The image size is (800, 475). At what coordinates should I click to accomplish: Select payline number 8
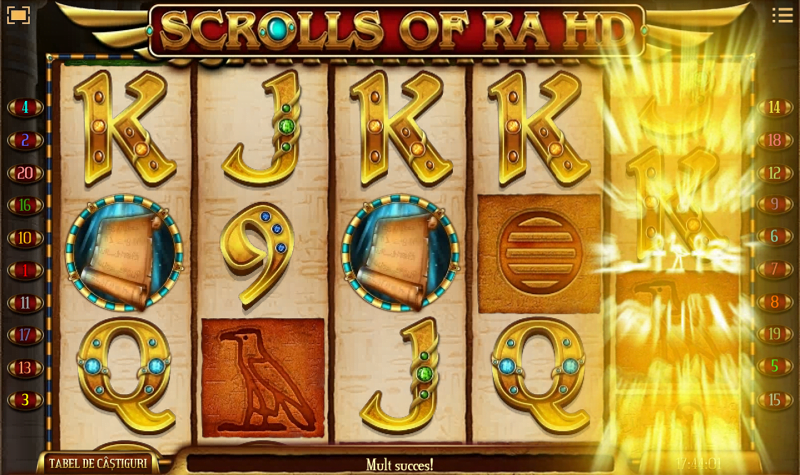774,302
